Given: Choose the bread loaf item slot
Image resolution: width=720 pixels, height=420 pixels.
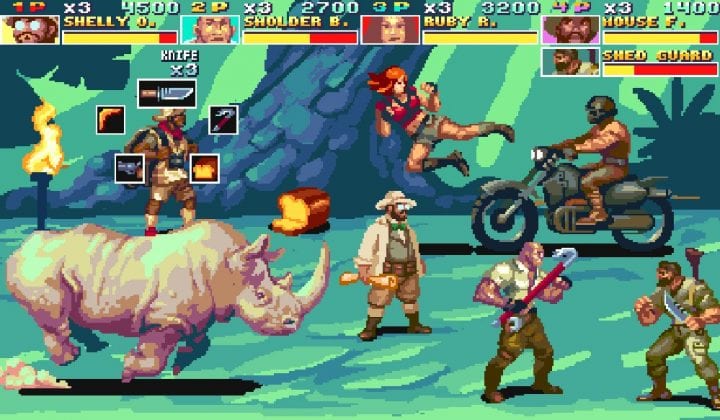Looking at the screenshot, I should (x=204, y=168).
